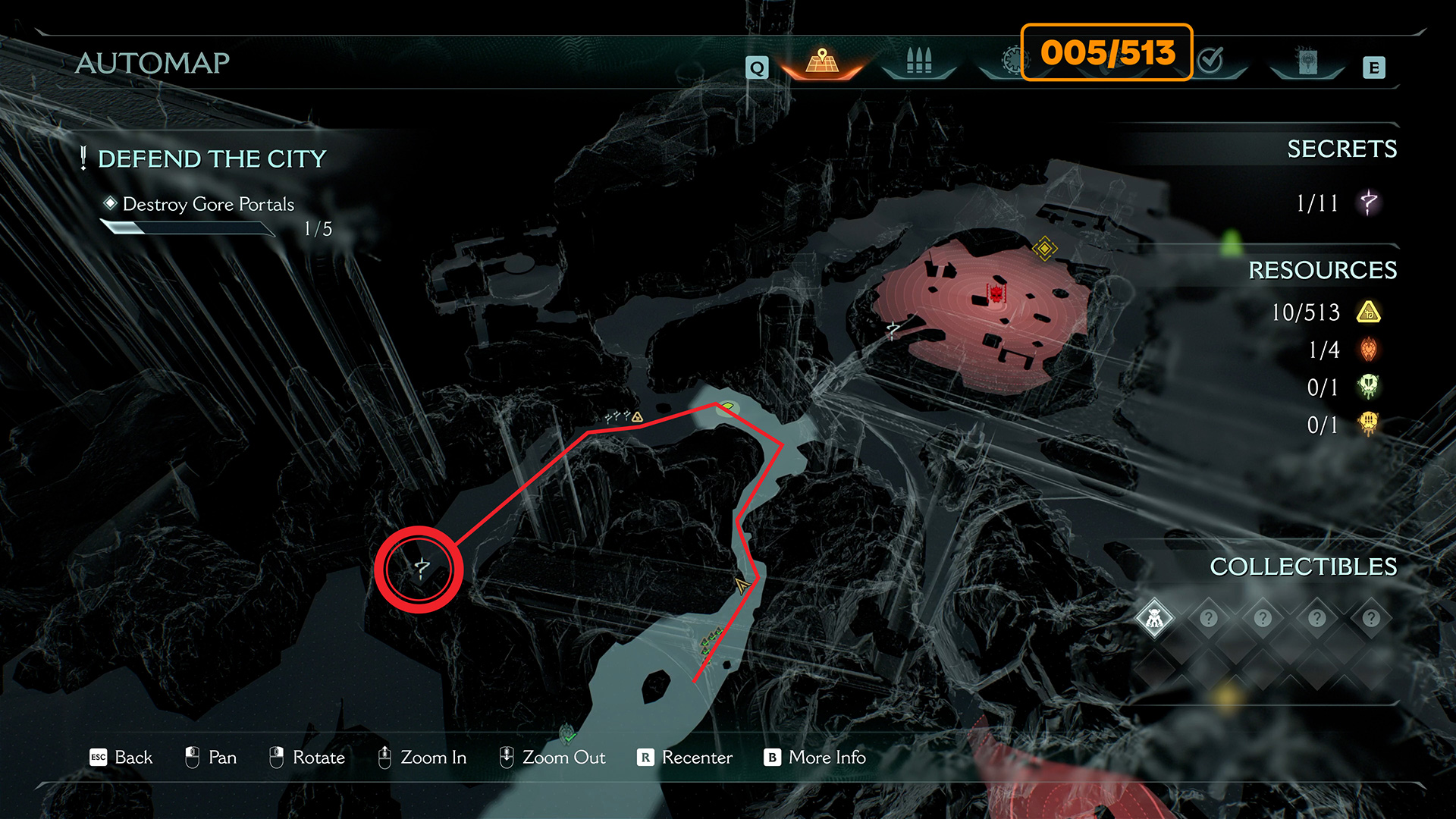
Task: Select the red-circled secret question mark marker
Action: click(x=421, y=569)
